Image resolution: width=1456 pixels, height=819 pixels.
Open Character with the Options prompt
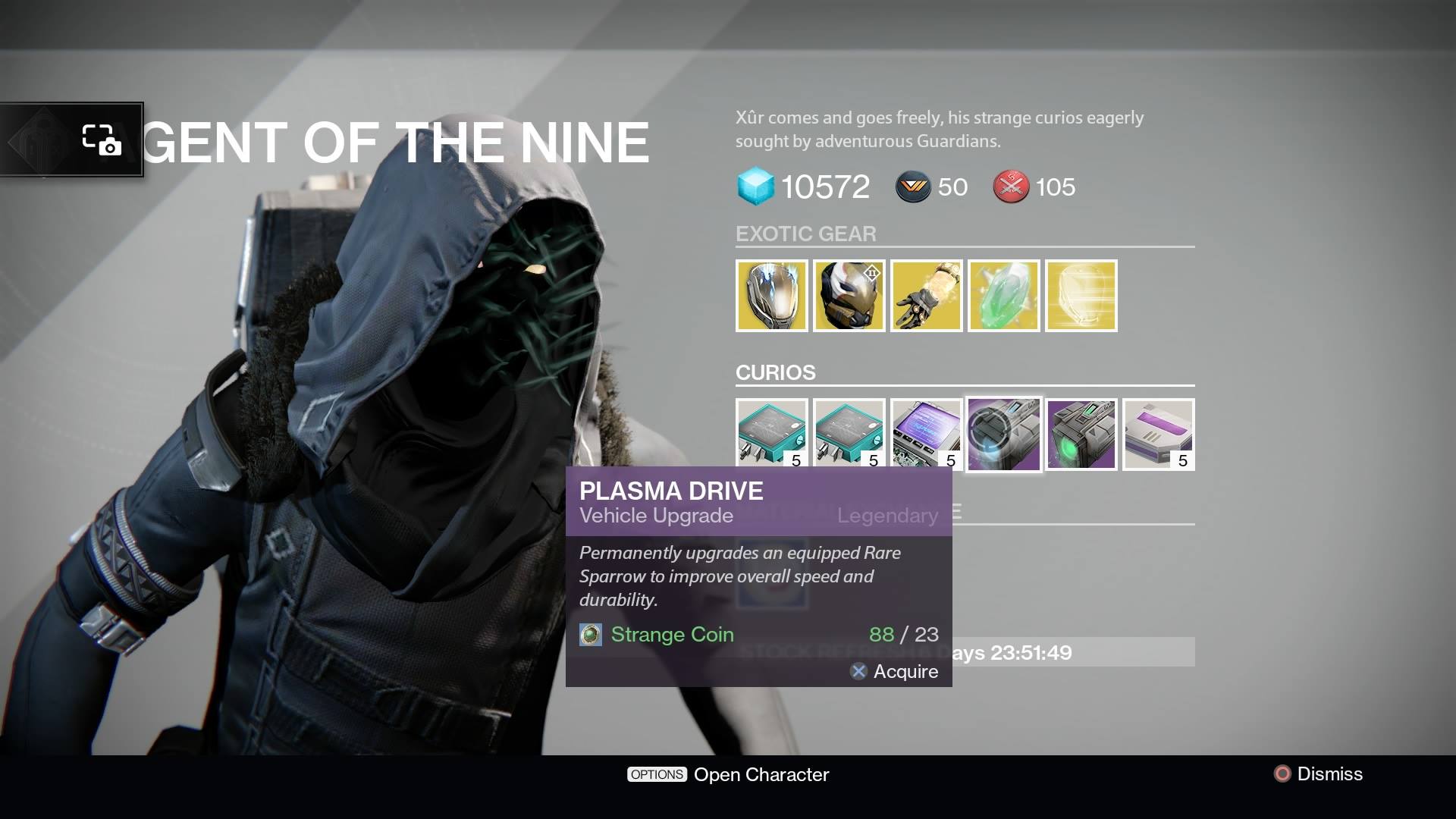click(x=728, y=774)
